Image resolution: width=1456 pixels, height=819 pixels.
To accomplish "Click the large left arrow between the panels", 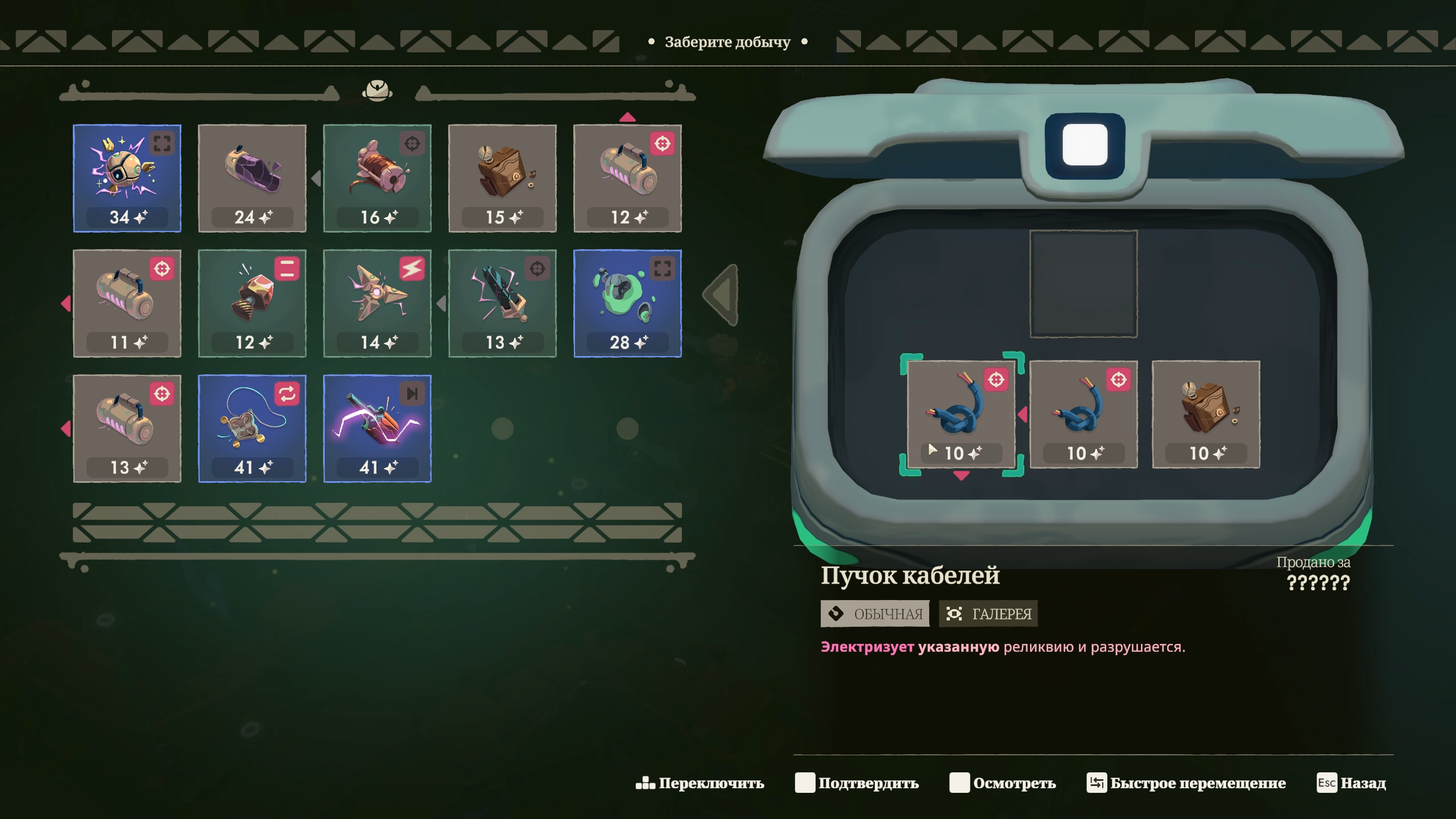I will click(722, 295).
